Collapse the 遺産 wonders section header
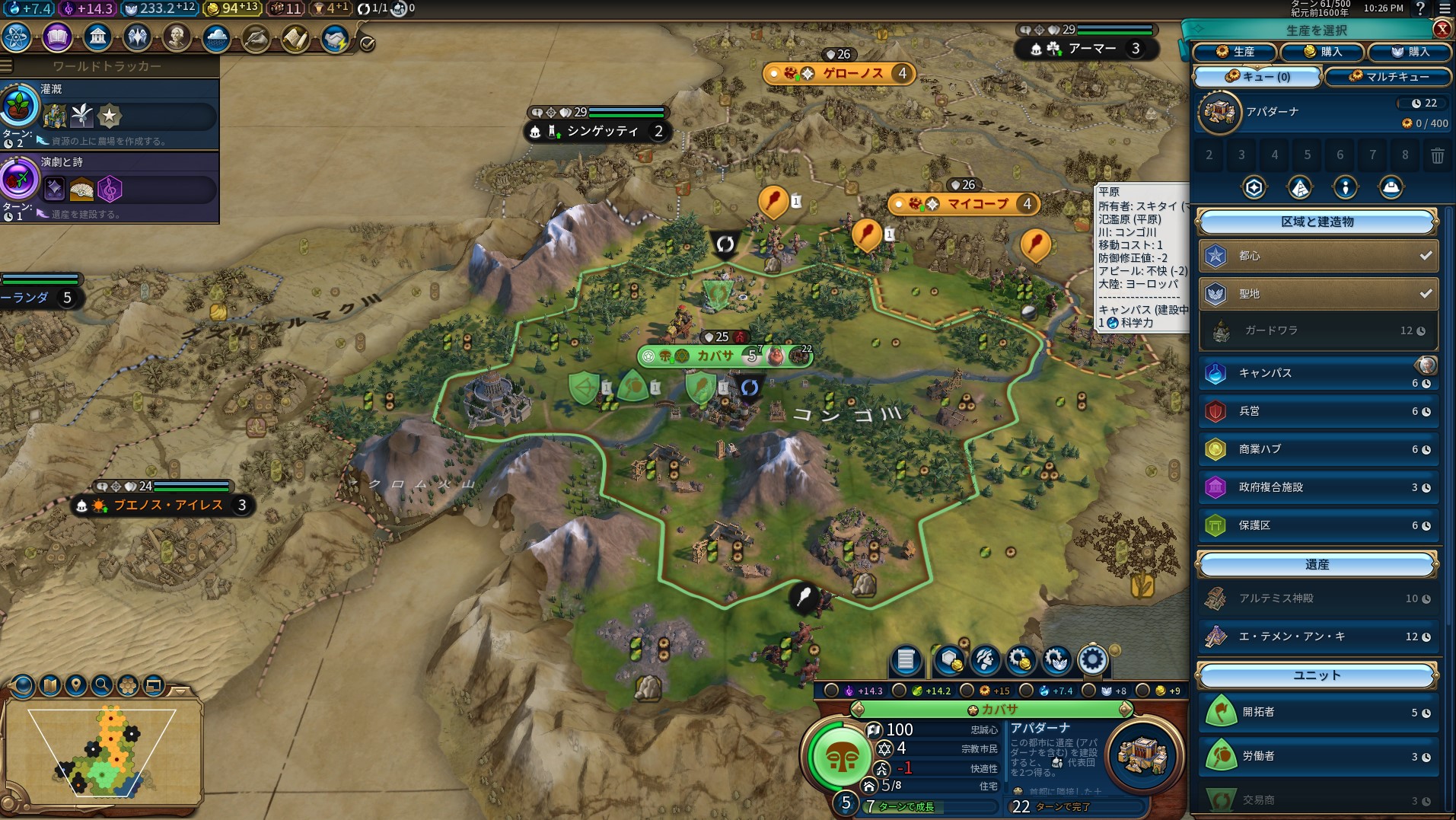 [x=1317, y=565]
